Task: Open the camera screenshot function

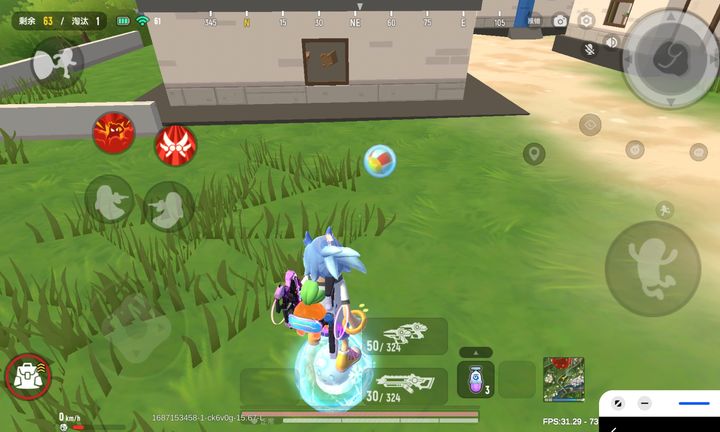Action: [560, 21]
